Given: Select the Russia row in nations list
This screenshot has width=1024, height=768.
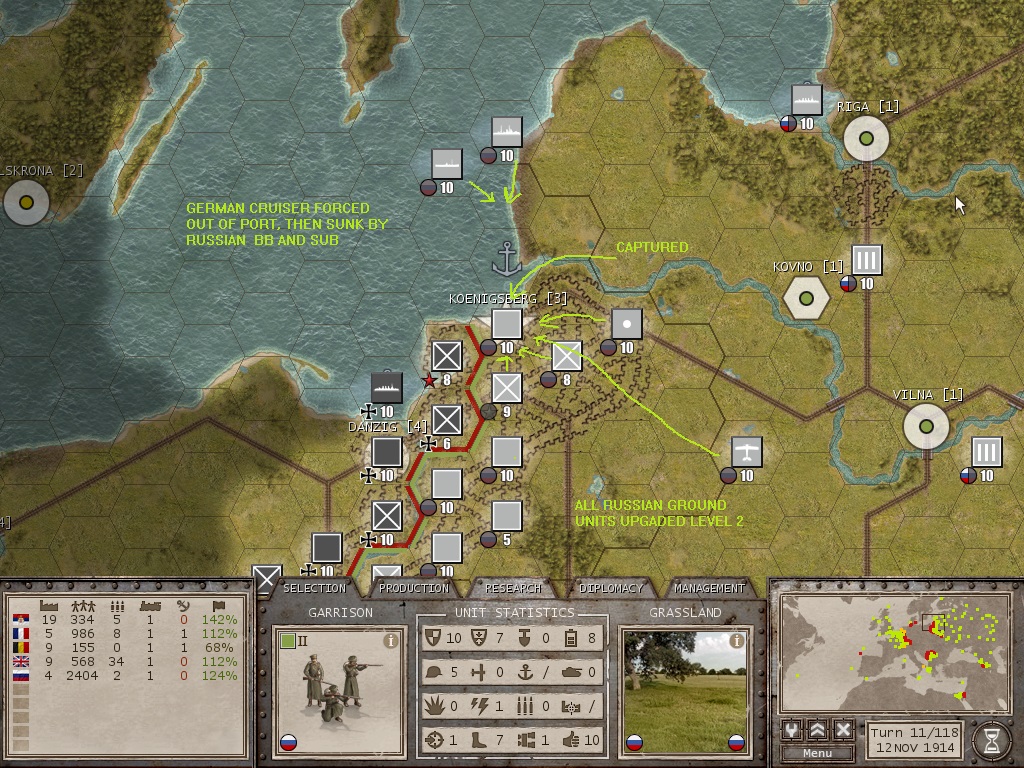Looking at the screenshot, I should point(126,676).
